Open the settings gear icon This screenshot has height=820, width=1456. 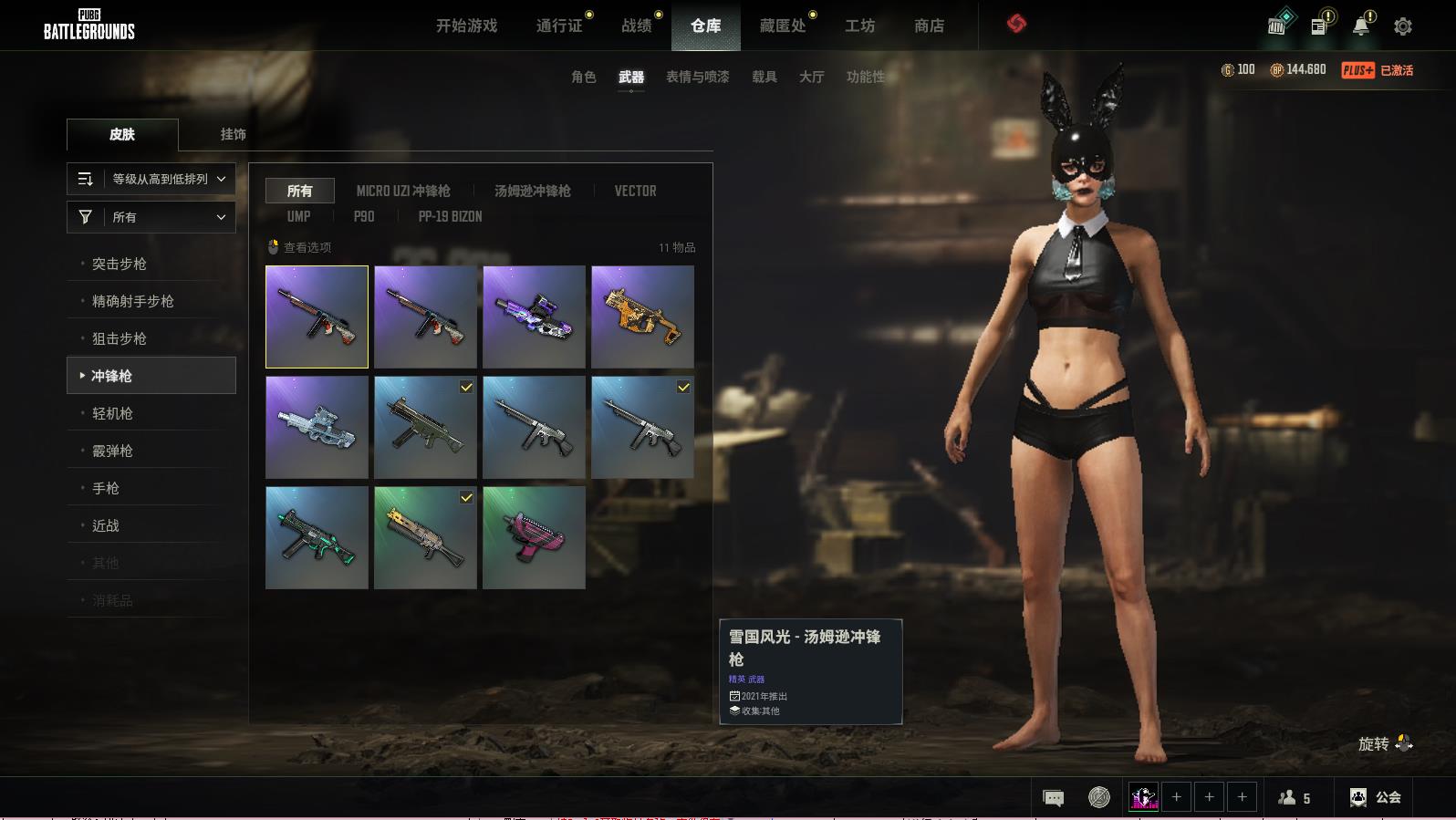(1403, 26)
